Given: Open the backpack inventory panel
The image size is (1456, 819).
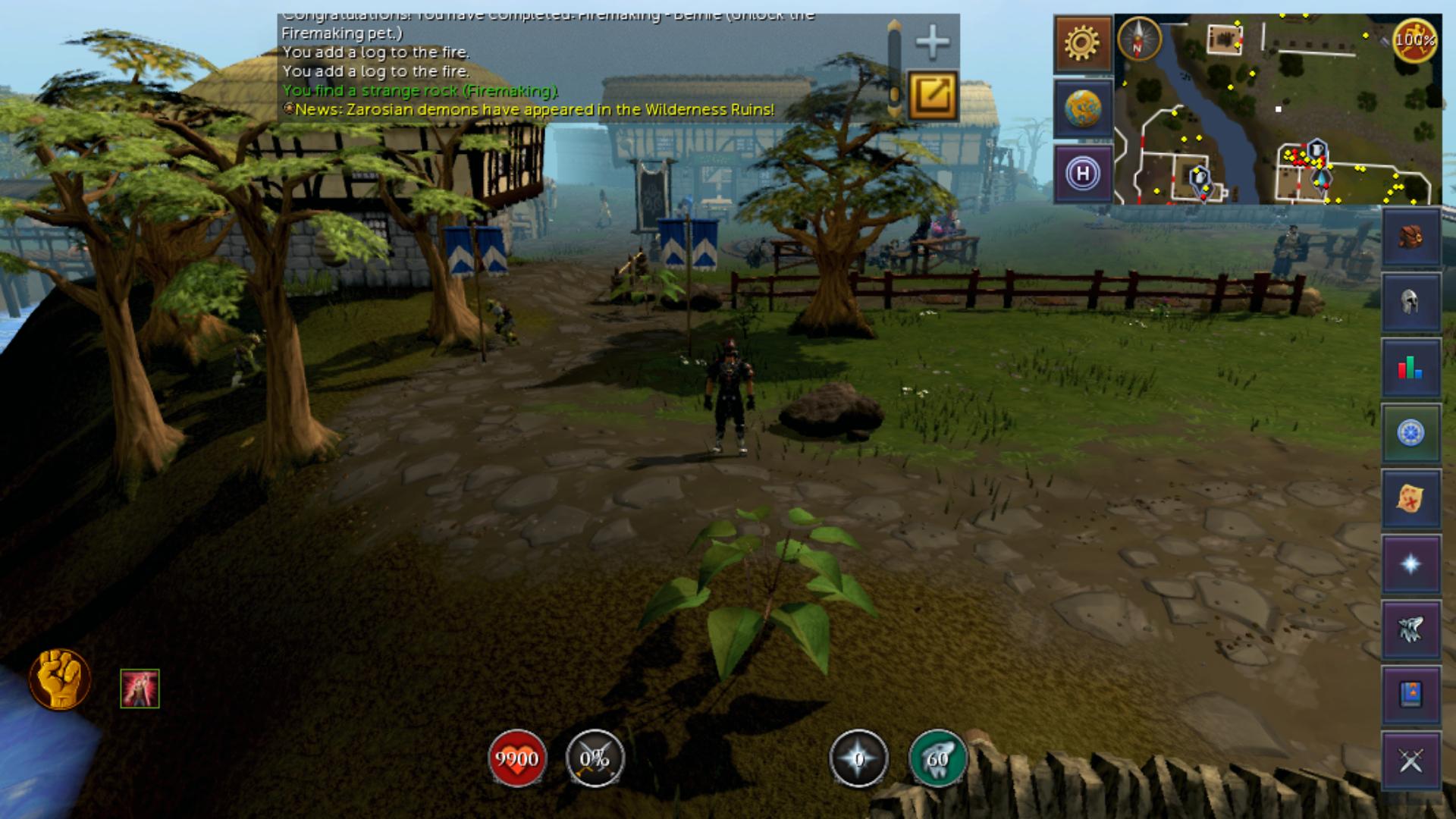Looking at the screenshot, I should coord(1411,237).
